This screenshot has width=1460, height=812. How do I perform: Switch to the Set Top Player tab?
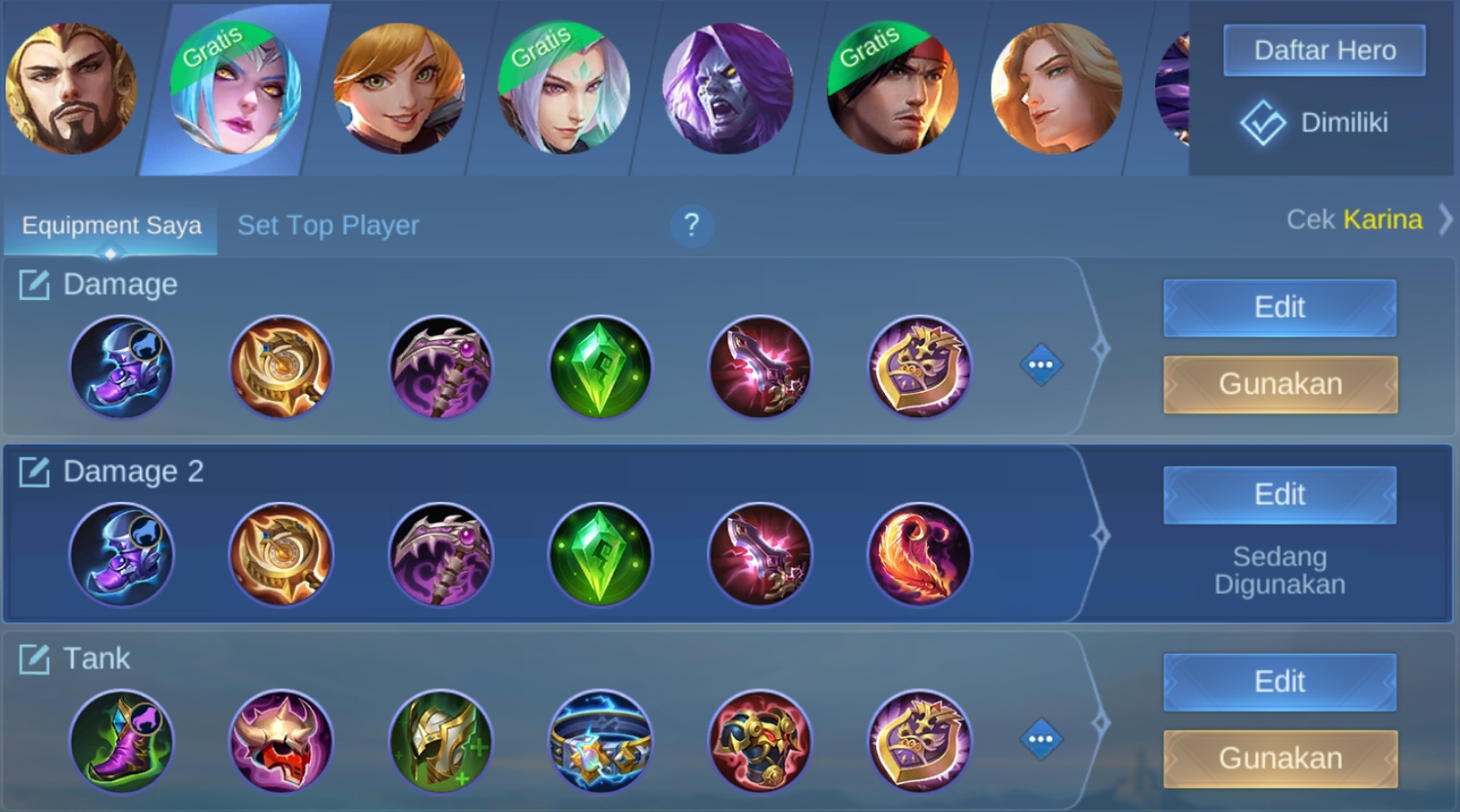327,225
